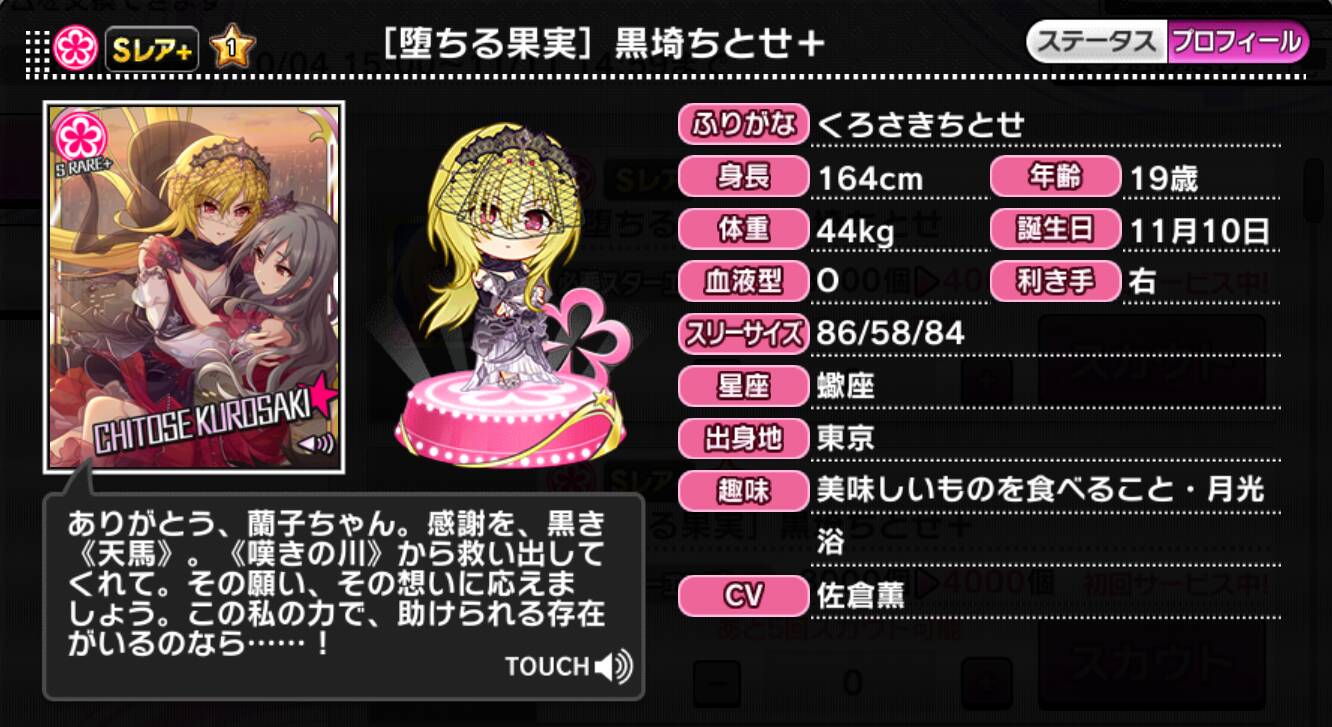The width and height of the screenshot is (1332, 727).
Task: Click the 誕生日 label pill
Action: pos(1055,229)
